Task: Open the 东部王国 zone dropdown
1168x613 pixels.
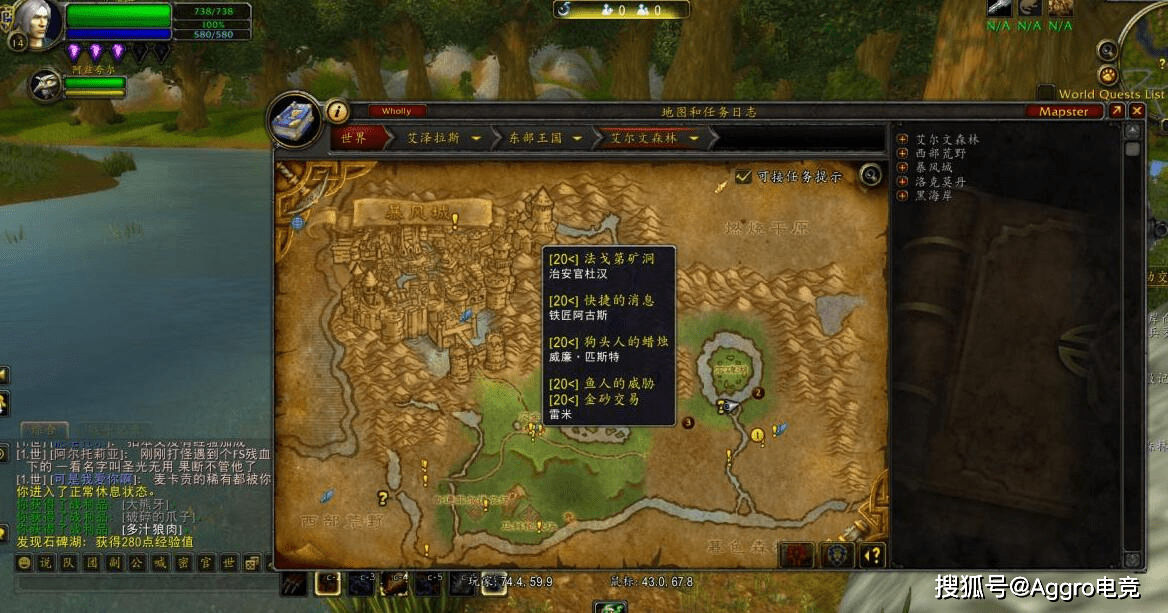Action: (577, 138)
